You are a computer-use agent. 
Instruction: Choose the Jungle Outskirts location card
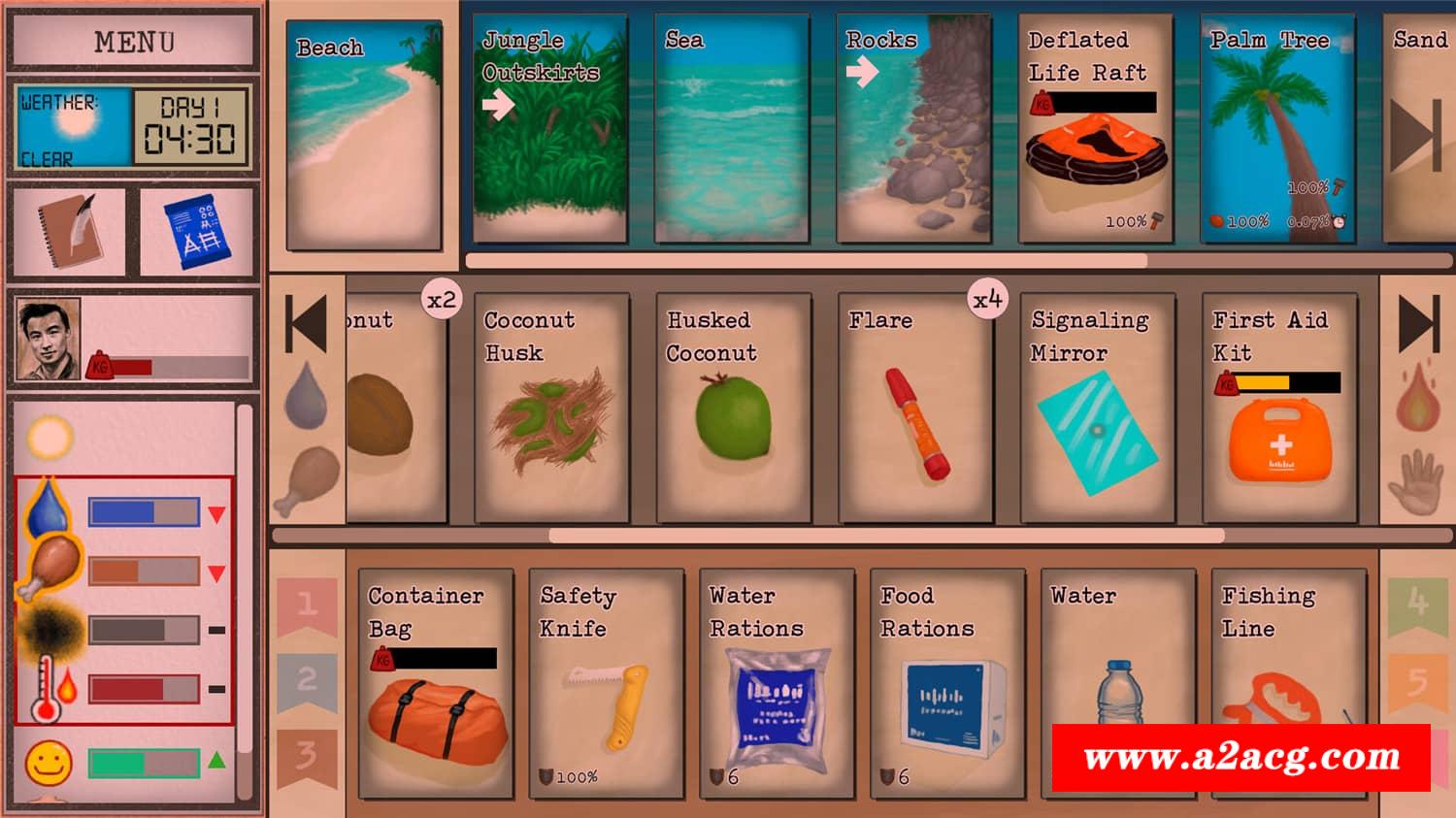click(x=549, y=128)
